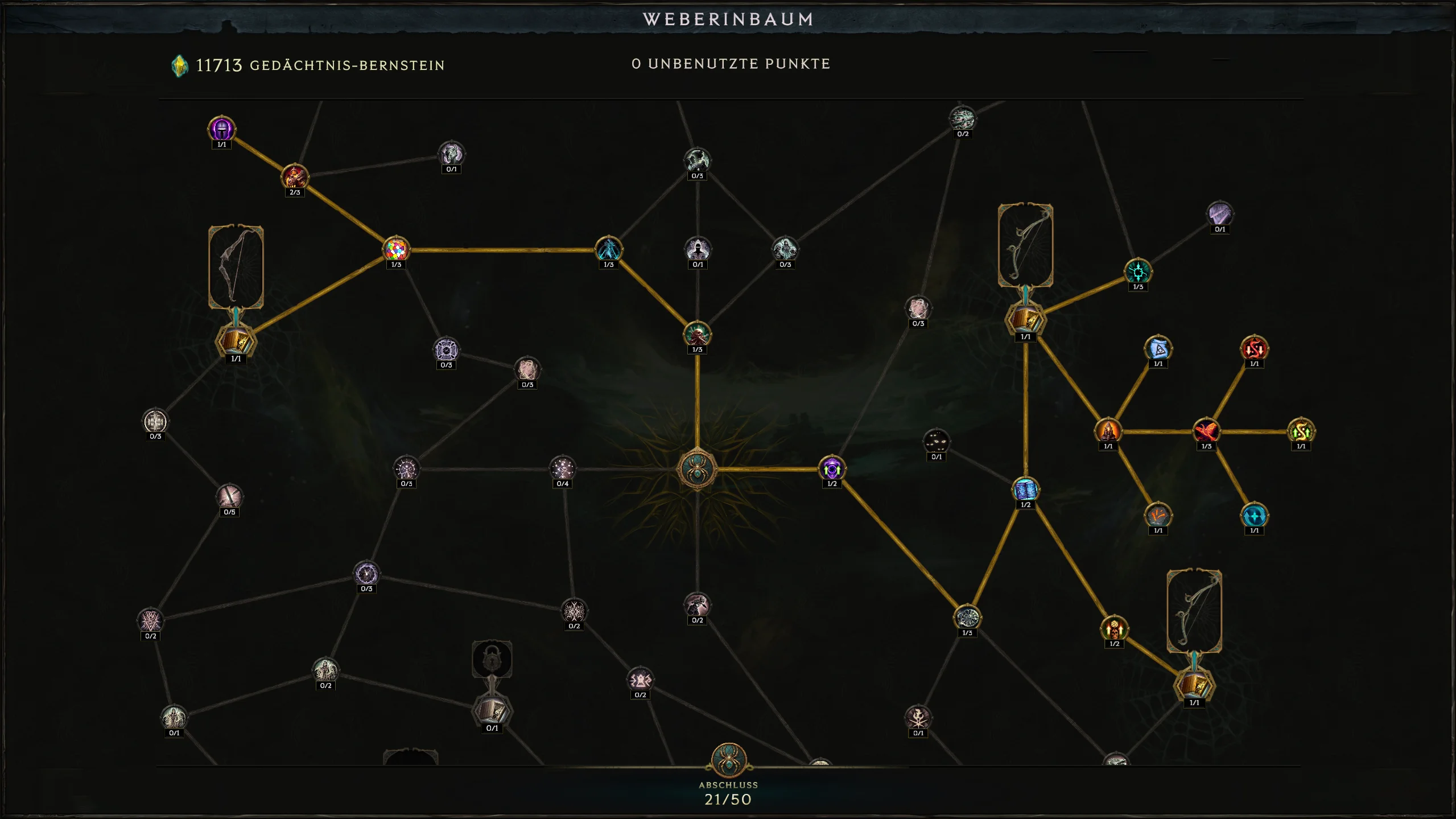1456x819 pixels.
Task: Click the rainbow mosaic orb node
Action: 396,249
